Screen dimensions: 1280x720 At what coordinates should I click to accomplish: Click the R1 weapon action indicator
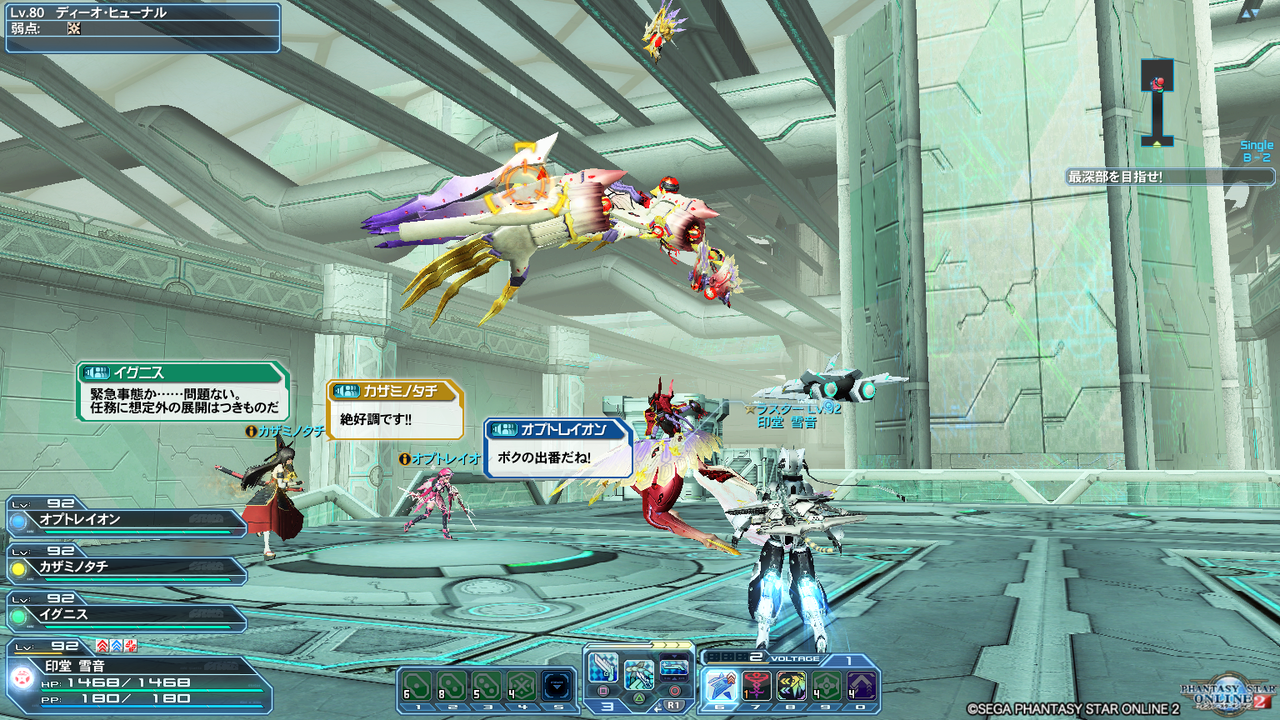675,705
